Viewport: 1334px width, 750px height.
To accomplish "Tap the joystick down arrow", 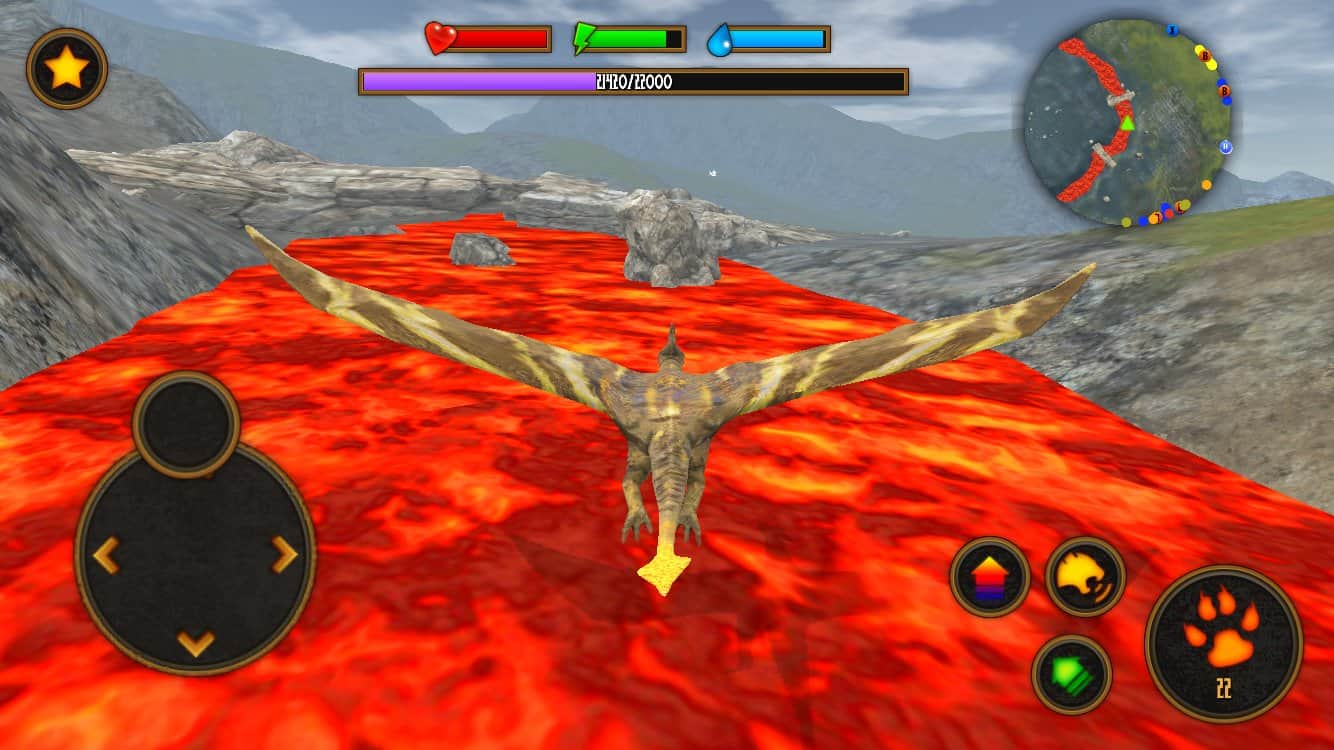I will click(x=196, y=643).
